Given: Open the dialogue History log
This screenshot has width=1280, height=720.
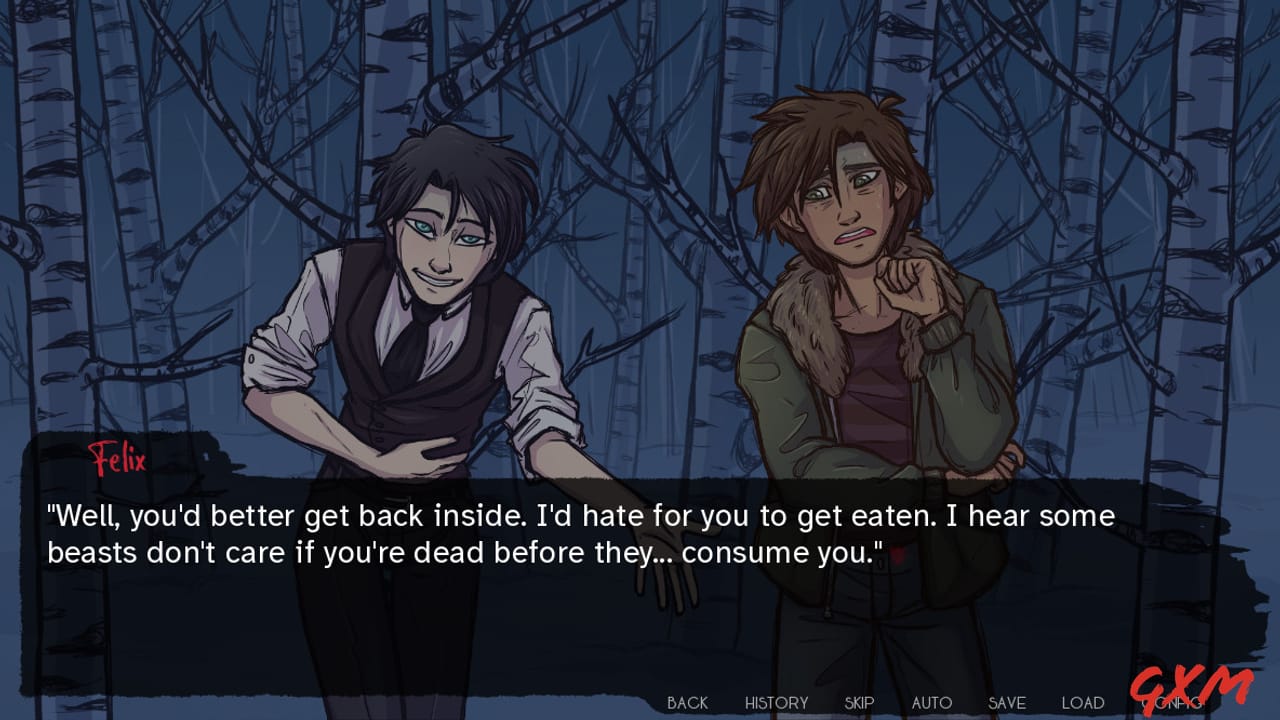Looking at the screenshot, I should click(x=776, y=703).
